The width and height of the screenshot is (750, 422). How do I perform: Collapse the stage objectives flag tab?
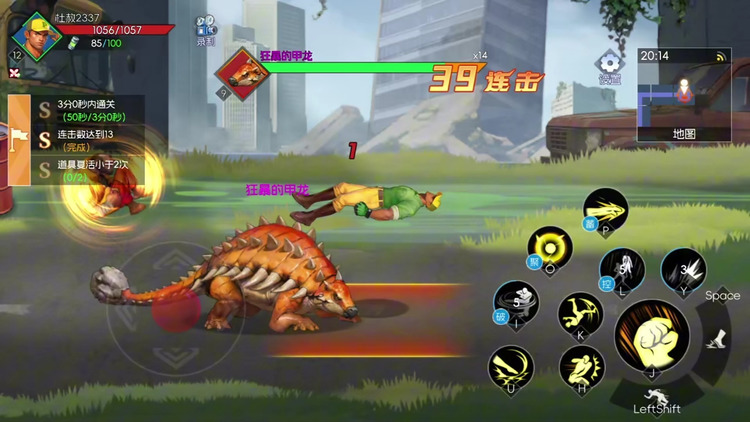pos(18,141)
